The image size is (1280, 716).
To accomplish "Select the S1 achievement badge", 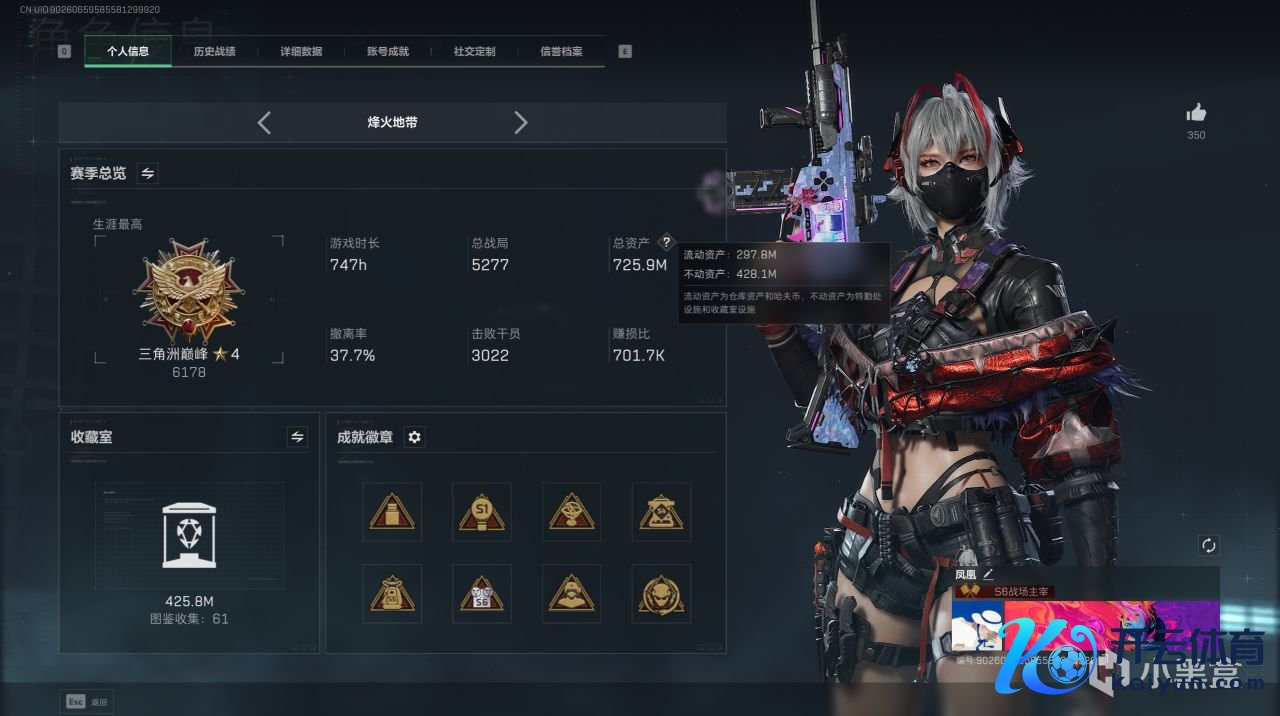I will tap(482, 512).
